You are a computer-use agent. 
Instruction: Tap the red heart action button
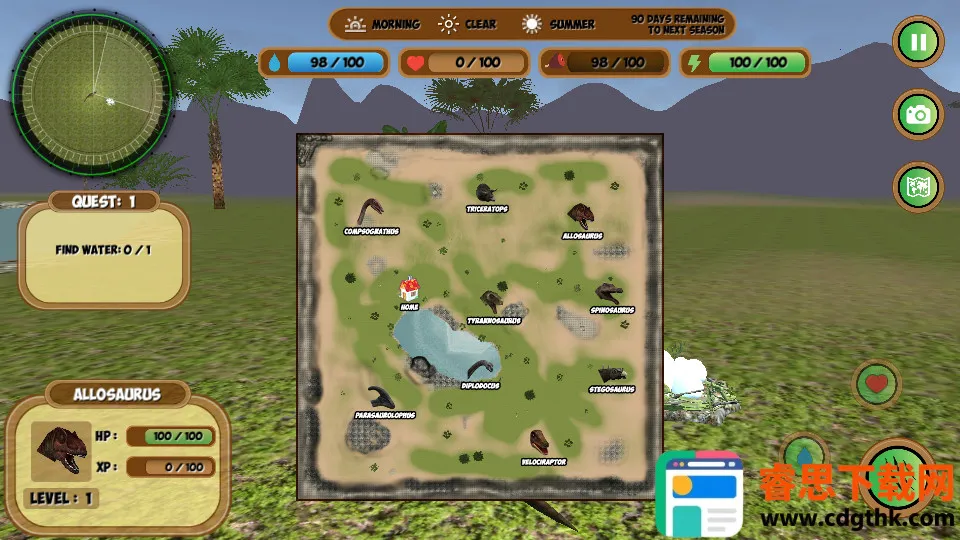pos(877,383)
